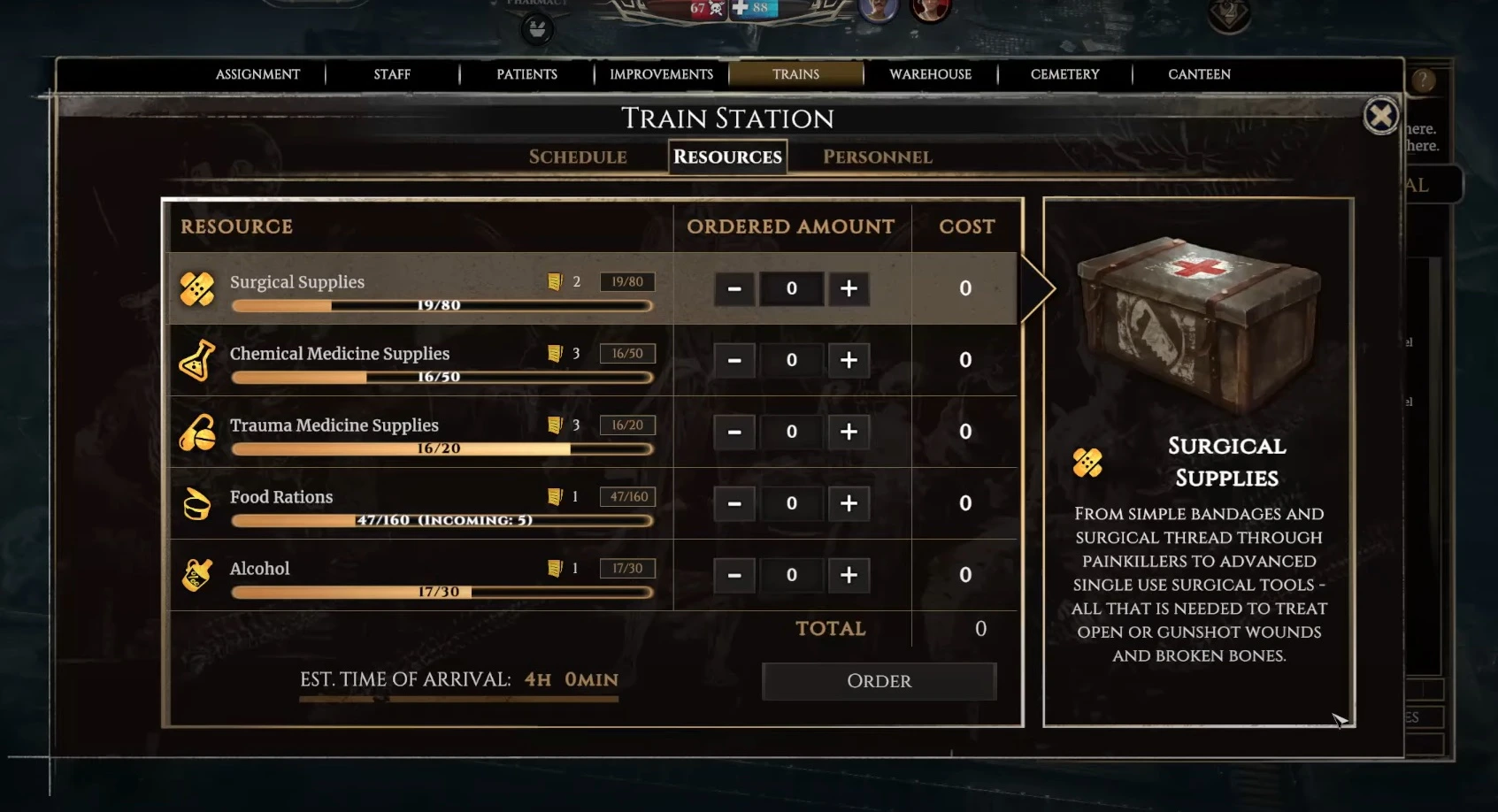Show the train Schedule sub-tab
This screenshot has width=1498, height=812.
click(578, 157)
